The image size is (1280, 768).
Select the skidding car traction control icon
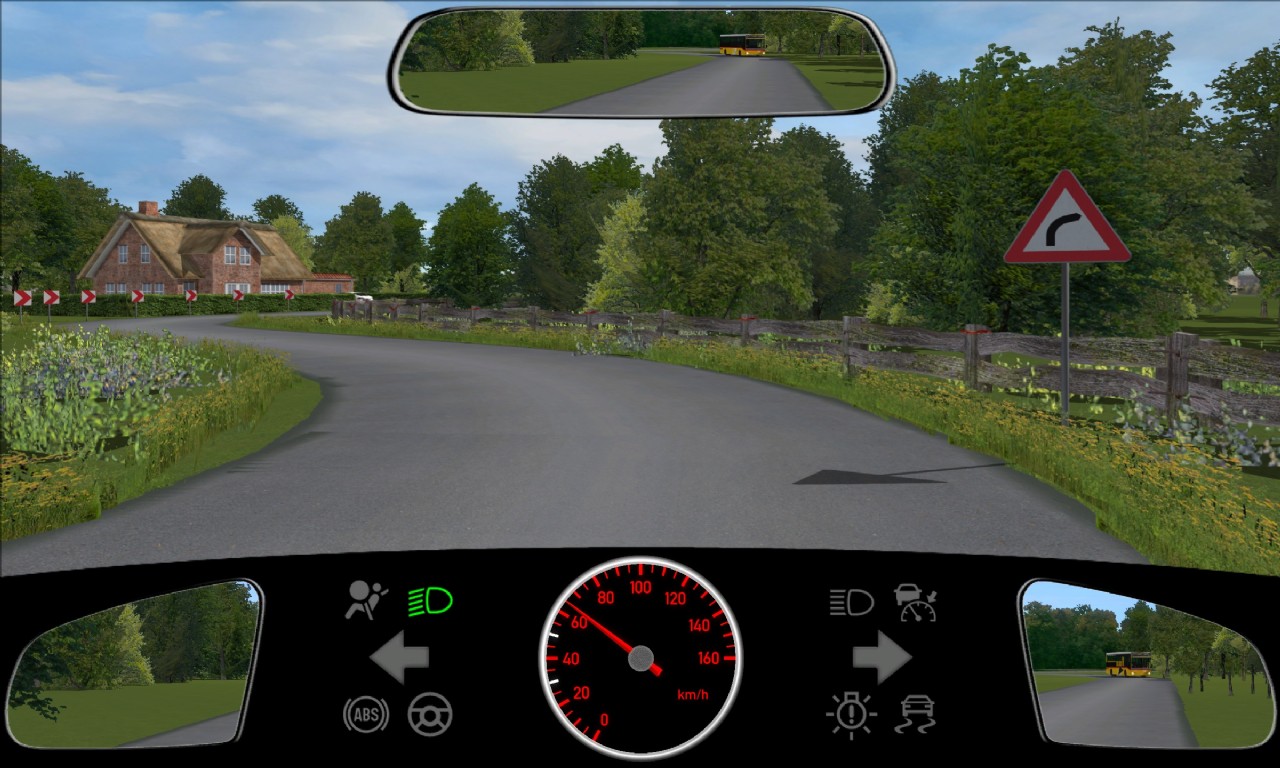tap(915, 715)
